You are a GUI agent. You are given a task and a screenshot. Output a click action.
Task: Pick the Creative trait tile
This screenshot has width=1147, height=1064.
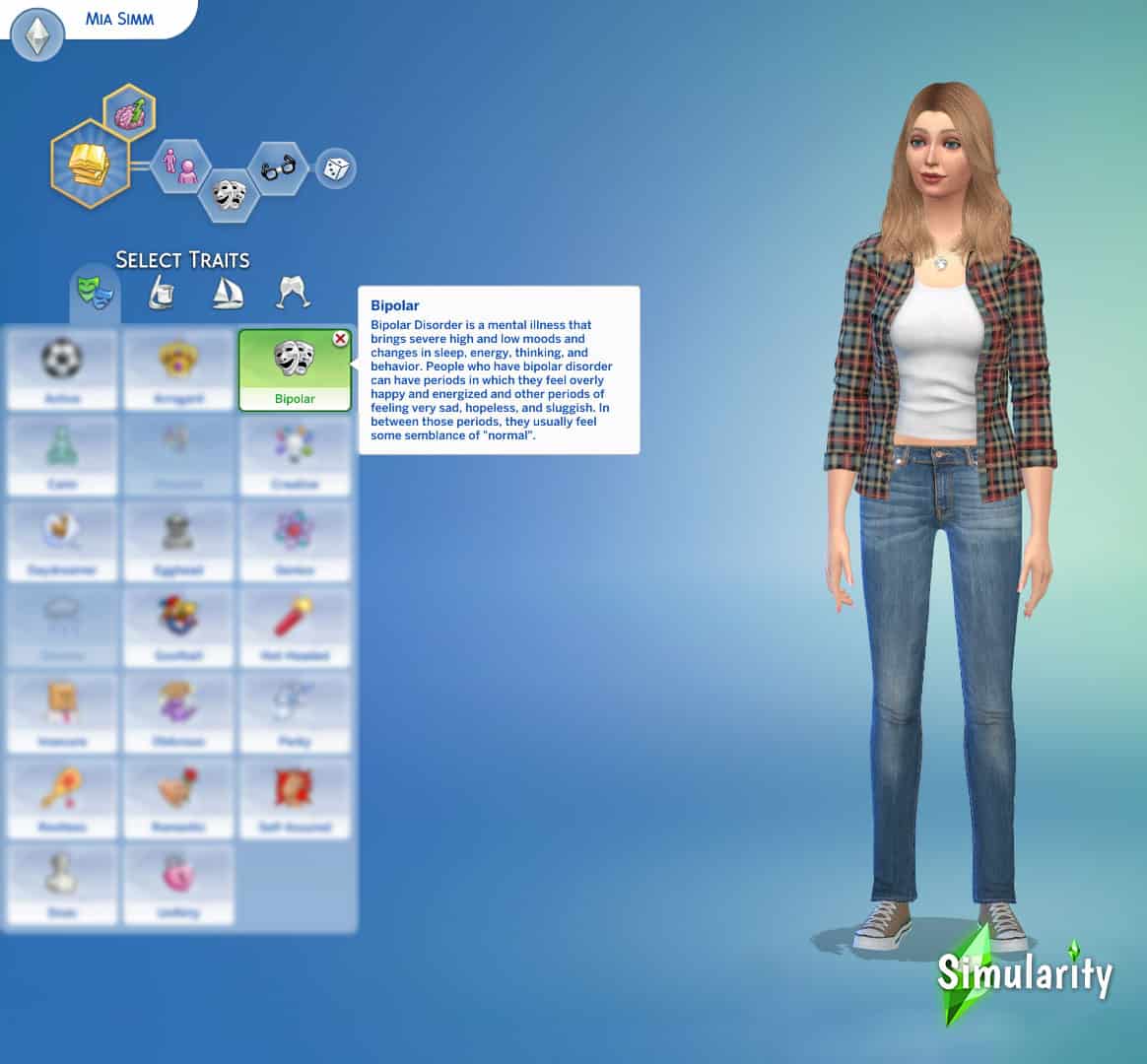point(295,455)
